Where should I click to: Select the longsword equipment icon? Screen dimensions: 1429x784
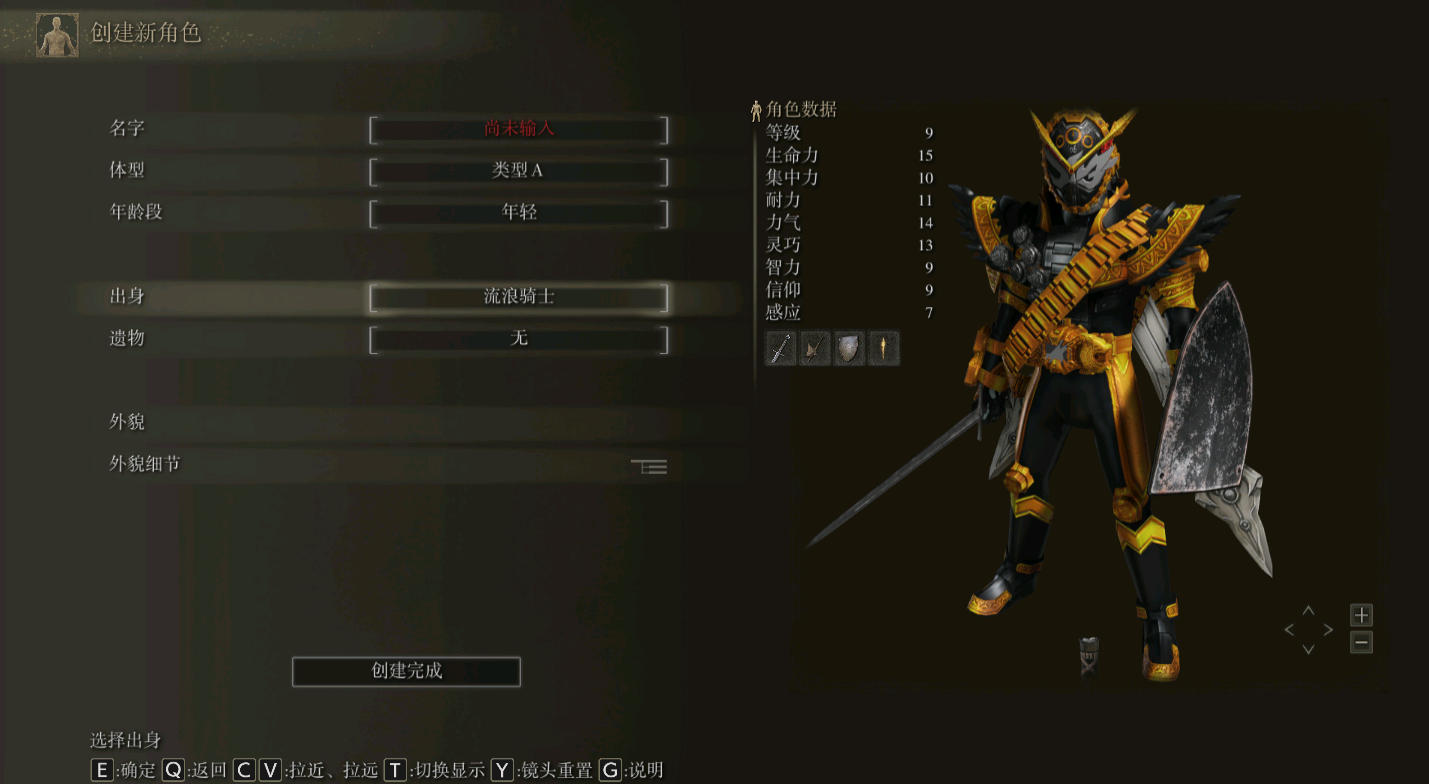tap(780, 348)
